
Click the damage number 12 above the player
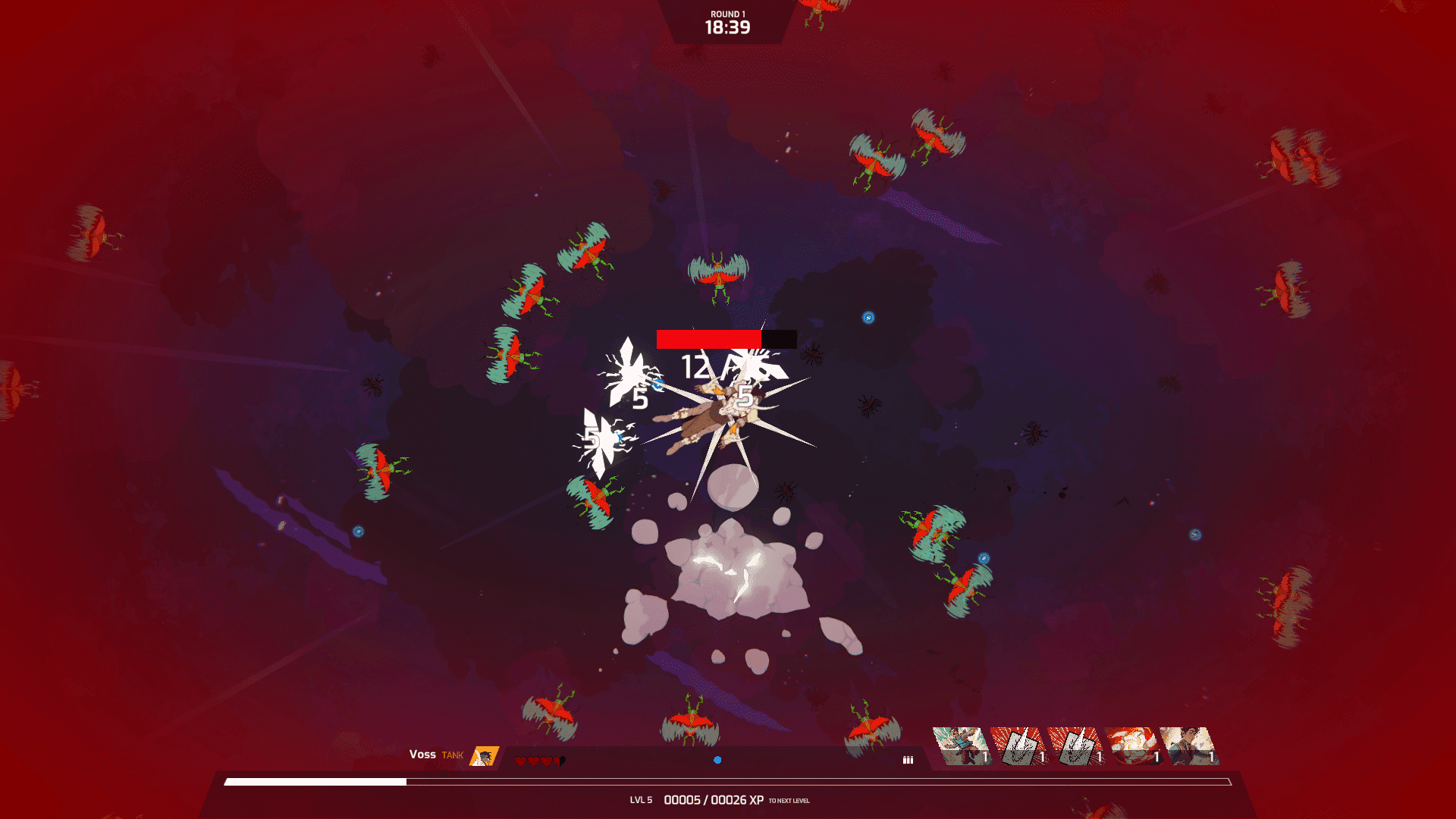pyautogui.click(x=694, y=366)
